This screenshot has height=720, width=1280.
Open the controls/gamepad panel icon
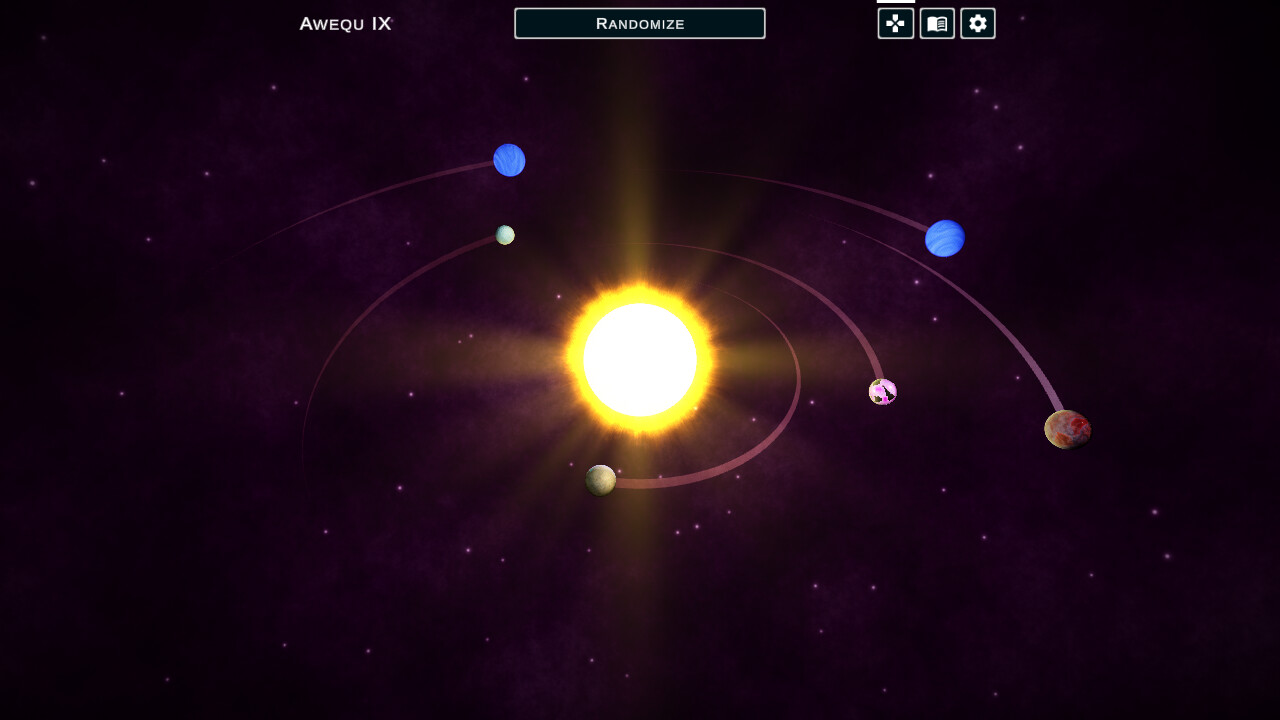894,23
